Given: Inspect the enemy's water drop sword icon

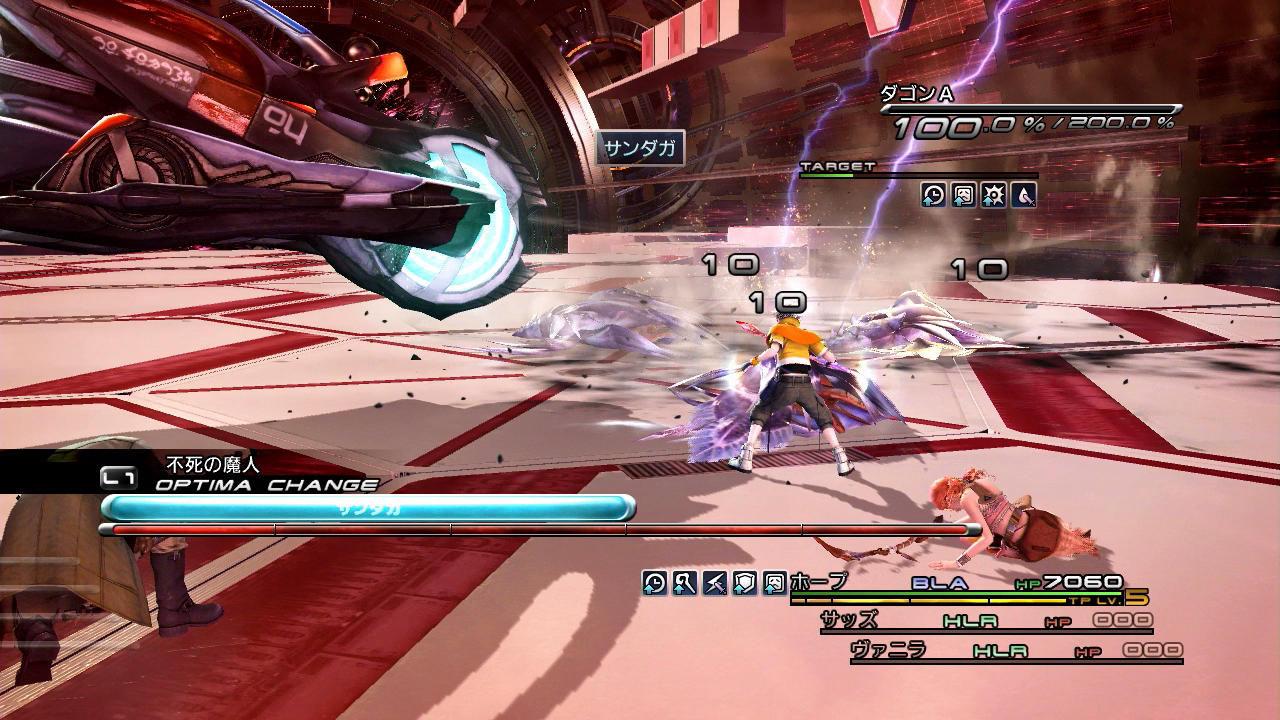Looking at the screenshot, I should 1023,195.
